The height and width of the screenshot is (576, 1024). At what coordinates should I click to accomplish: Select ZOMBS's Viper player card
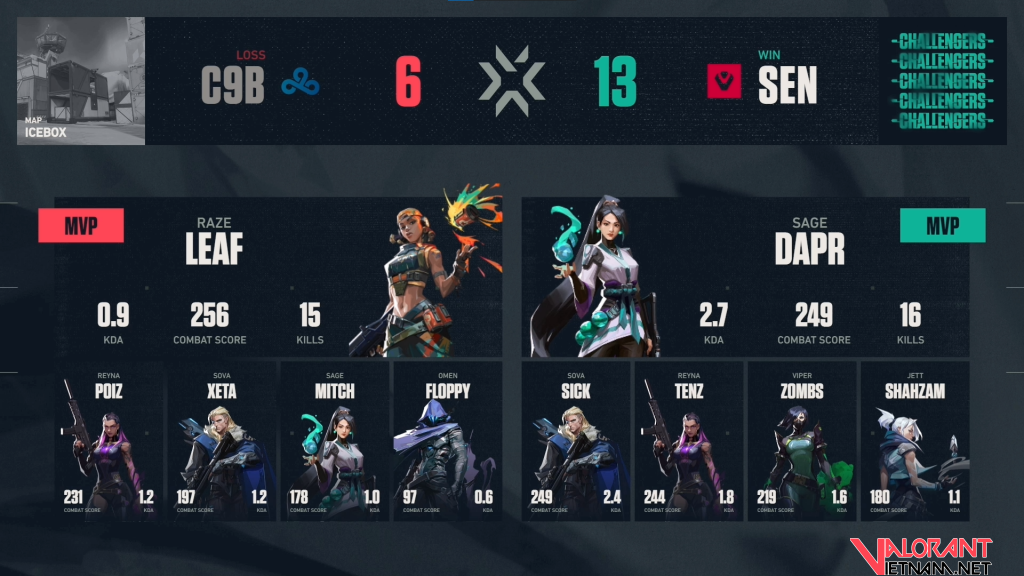pos(802,441)
